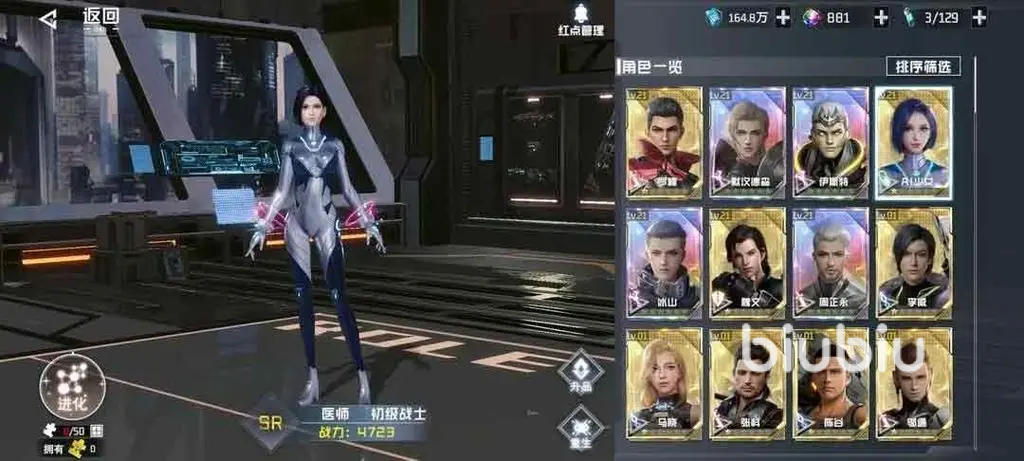Pick the 李威 character card
This screenshot has width=1024, height=461.
913,262
